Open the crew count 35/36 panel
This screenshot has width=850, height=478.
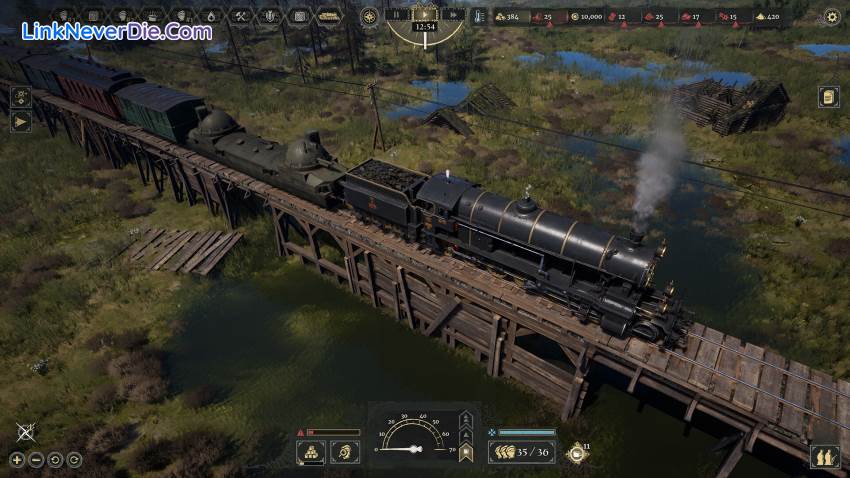tap(522, 452)
